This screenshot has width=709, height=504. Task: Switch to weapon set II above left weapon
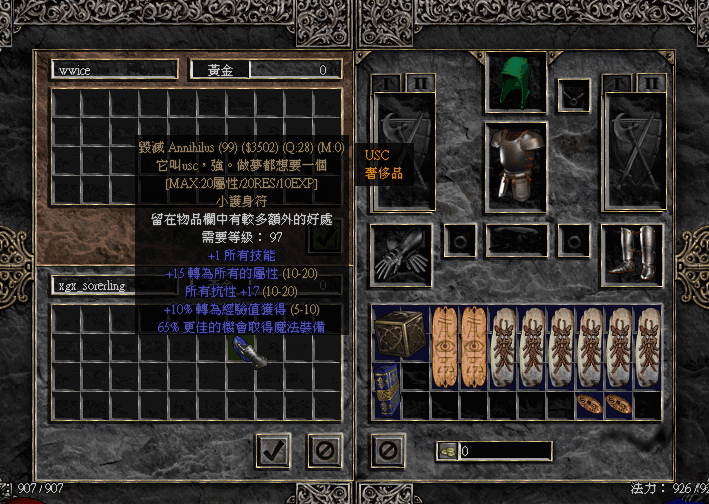[x=421, y=81]
